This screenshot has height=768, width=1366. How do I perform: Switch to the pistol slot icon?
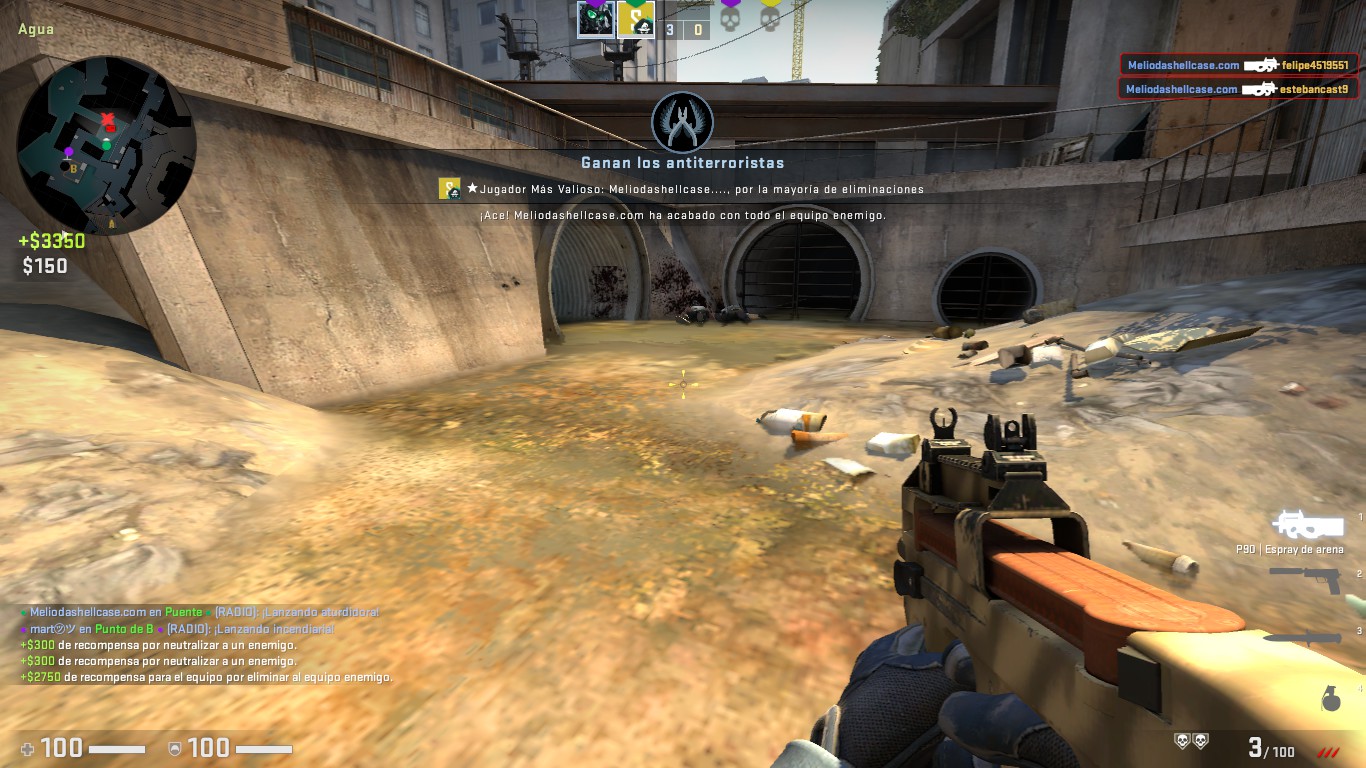[x=1305, y=578]
